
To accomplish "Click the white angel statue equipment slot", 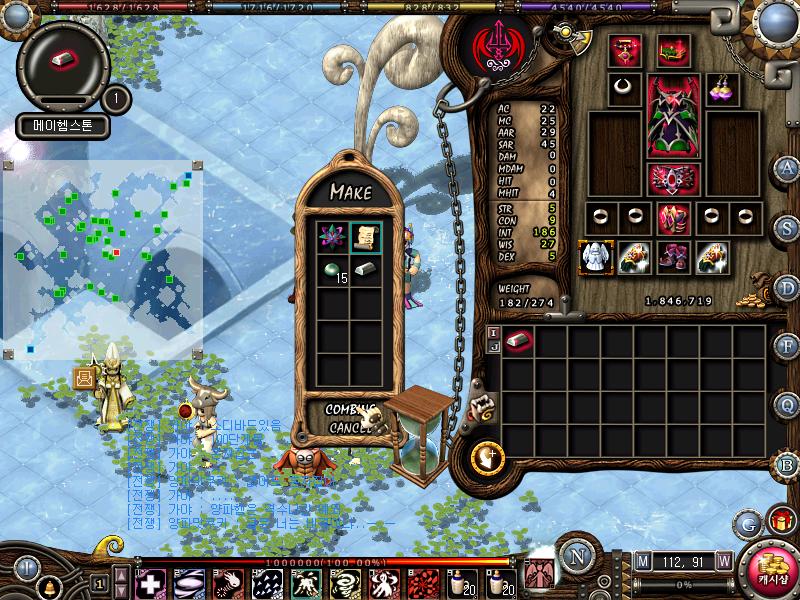I will click(x=595, y=257).
